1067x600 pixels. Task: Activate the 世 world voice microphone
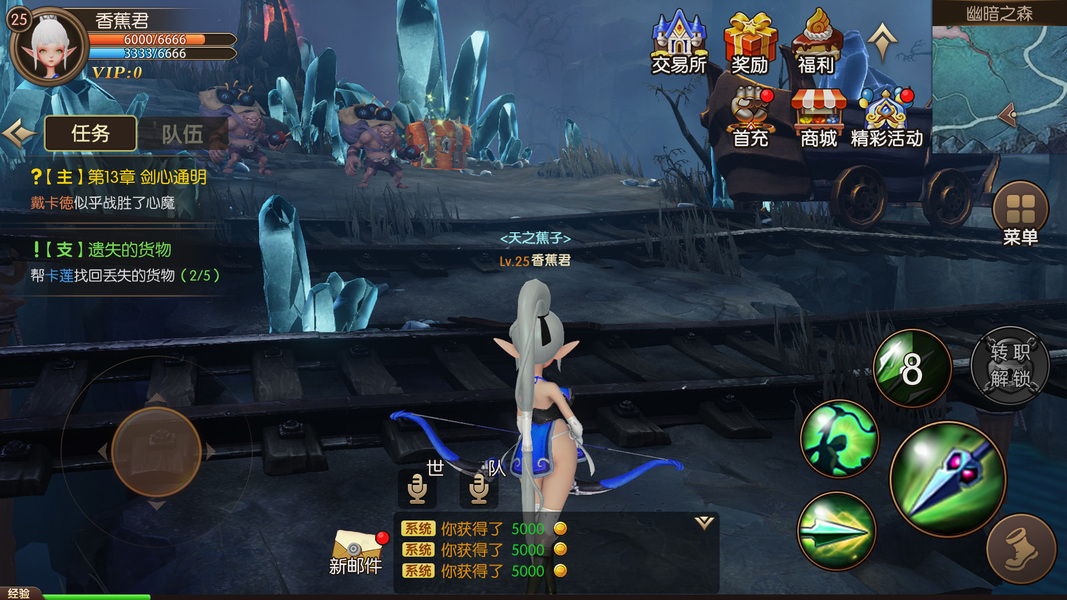click(416, 488)
